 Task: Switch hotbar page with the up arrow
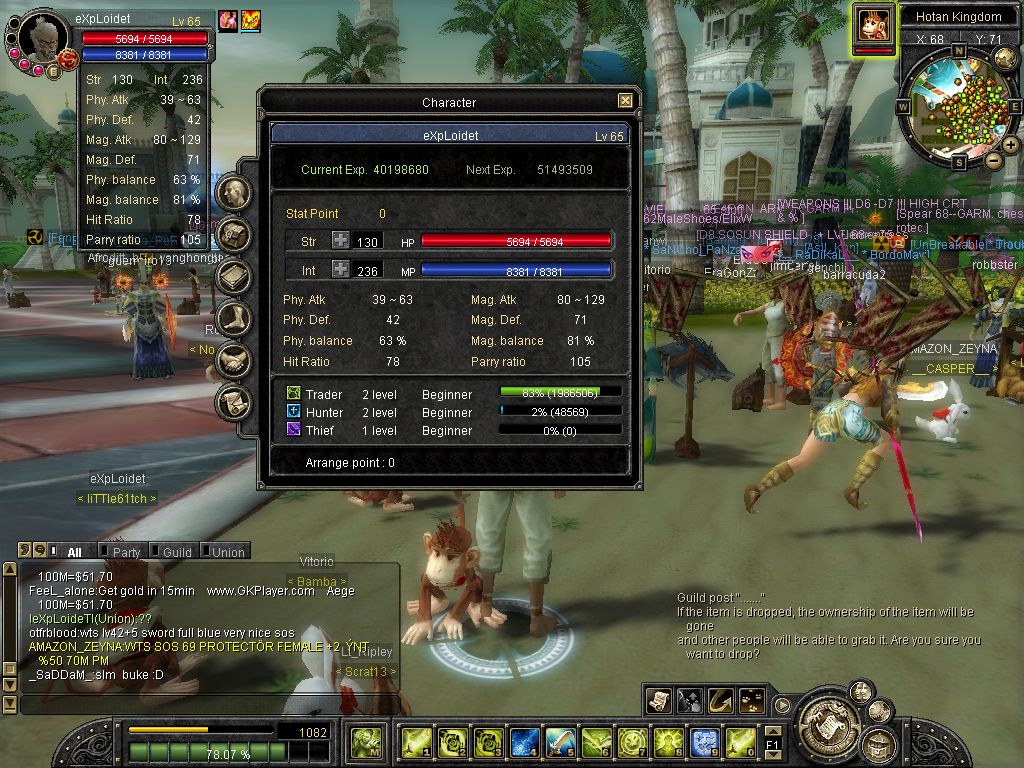point(773,731)
